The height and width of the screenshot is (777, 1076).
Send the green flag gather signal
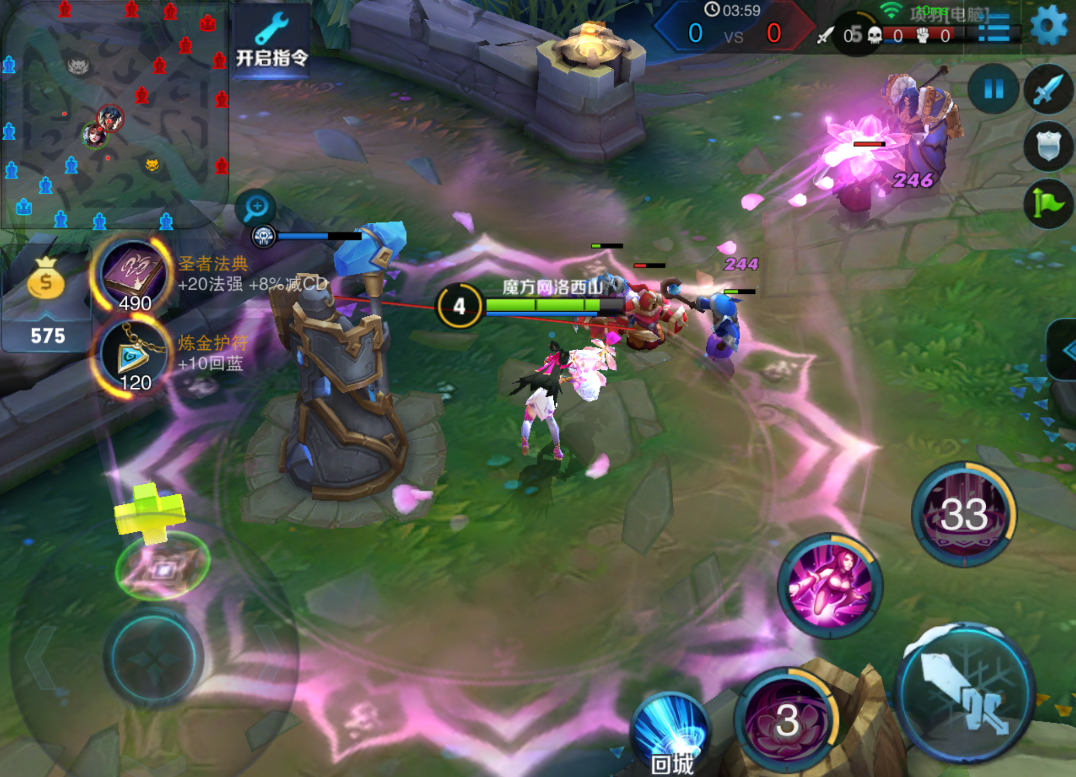[1047, 203]
